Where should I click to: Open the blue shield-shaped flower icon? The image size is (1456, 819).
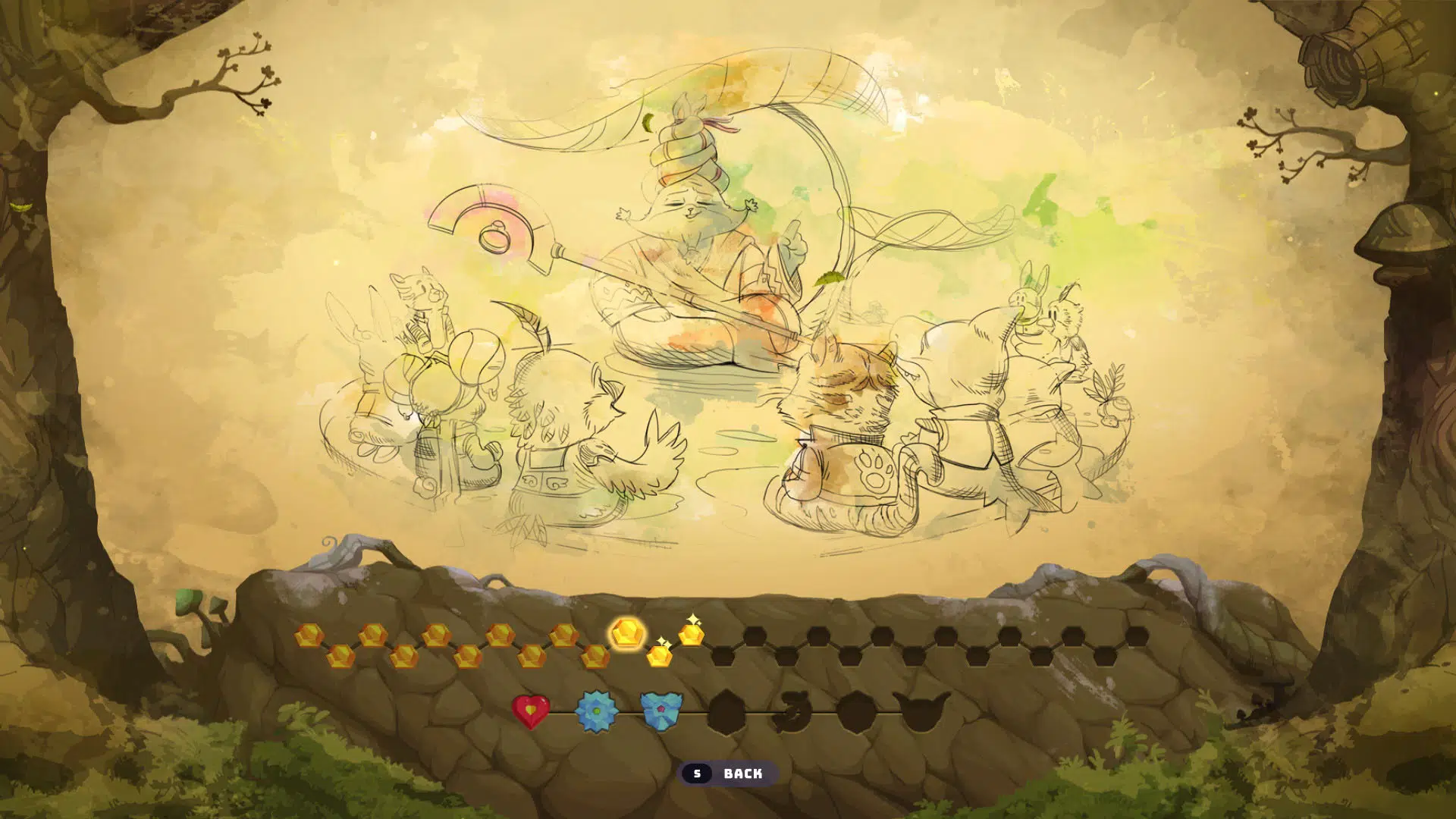pos(661,711)
